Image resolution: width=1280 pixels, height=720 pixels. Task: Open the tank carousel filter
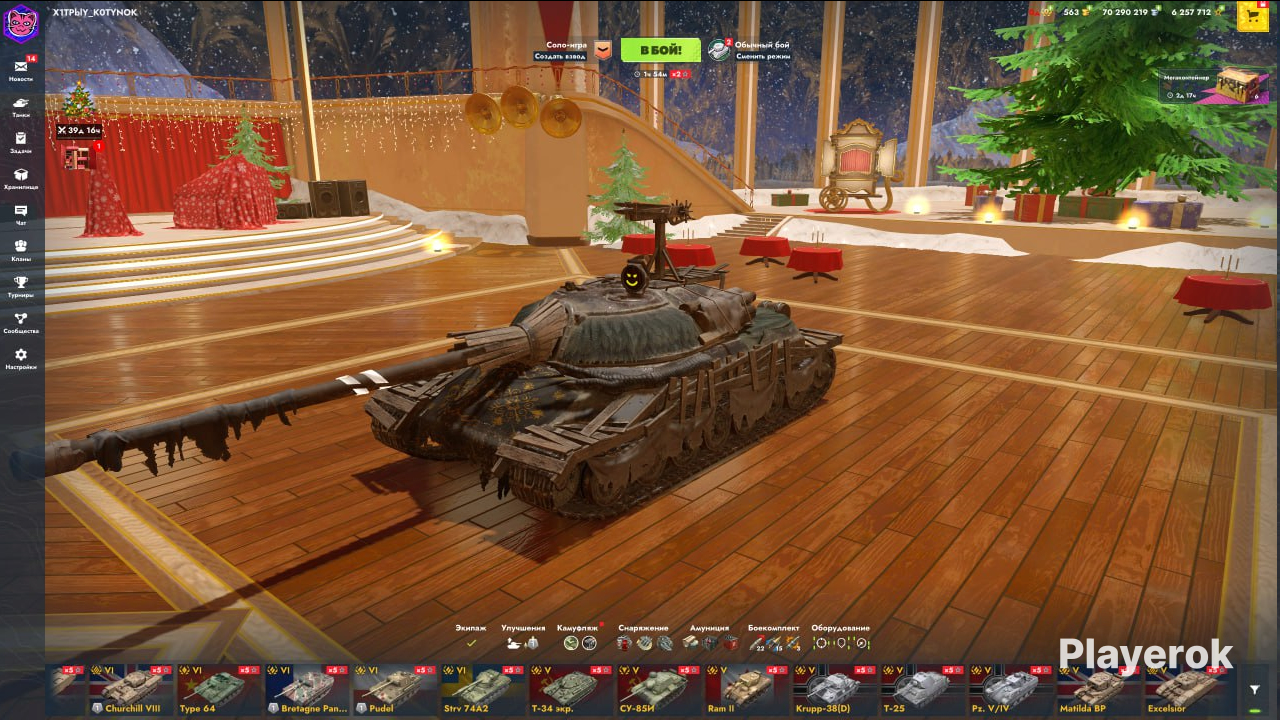coord(1255,690)
